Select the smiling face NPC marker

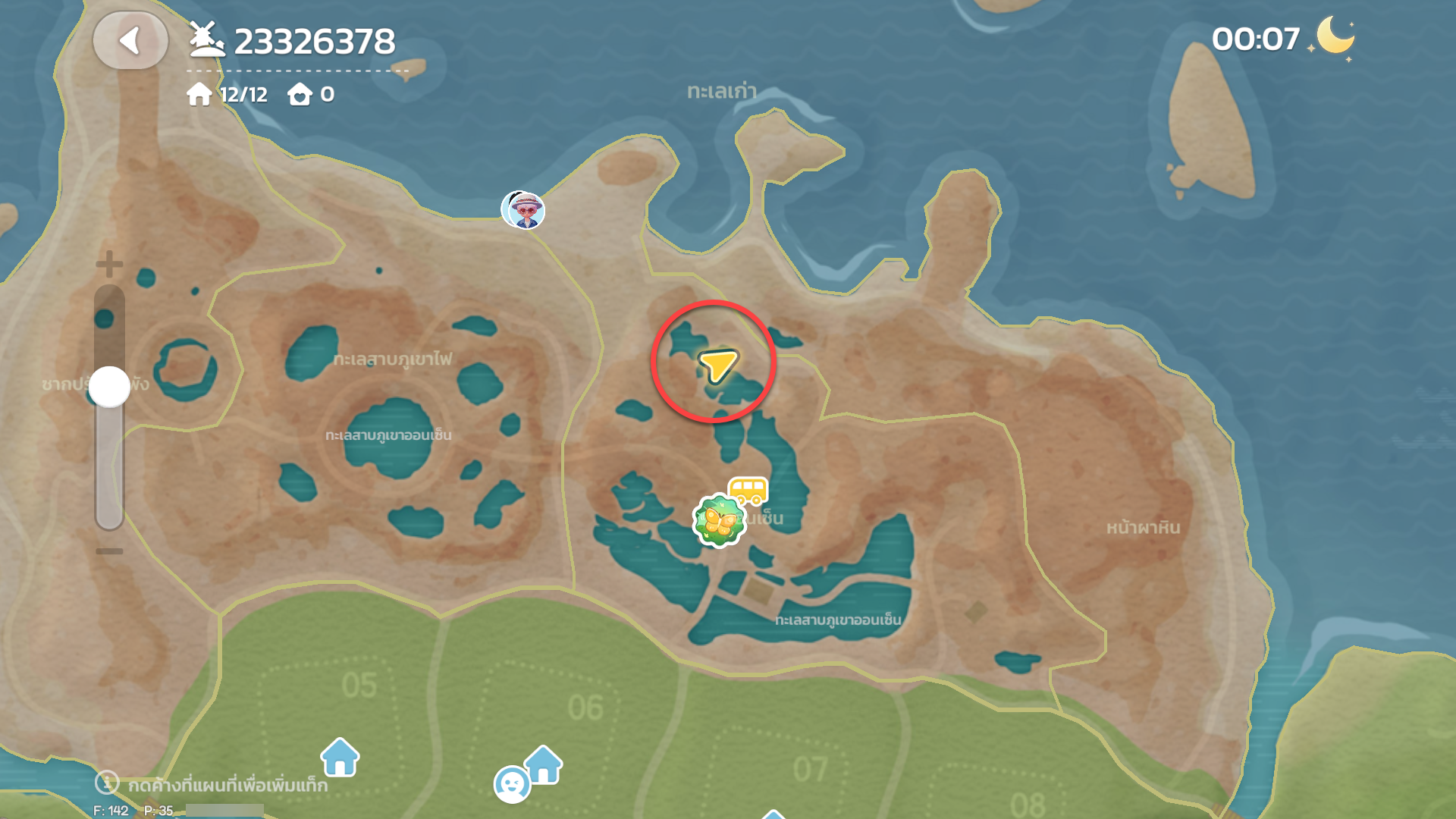click(x=512, y=784)
